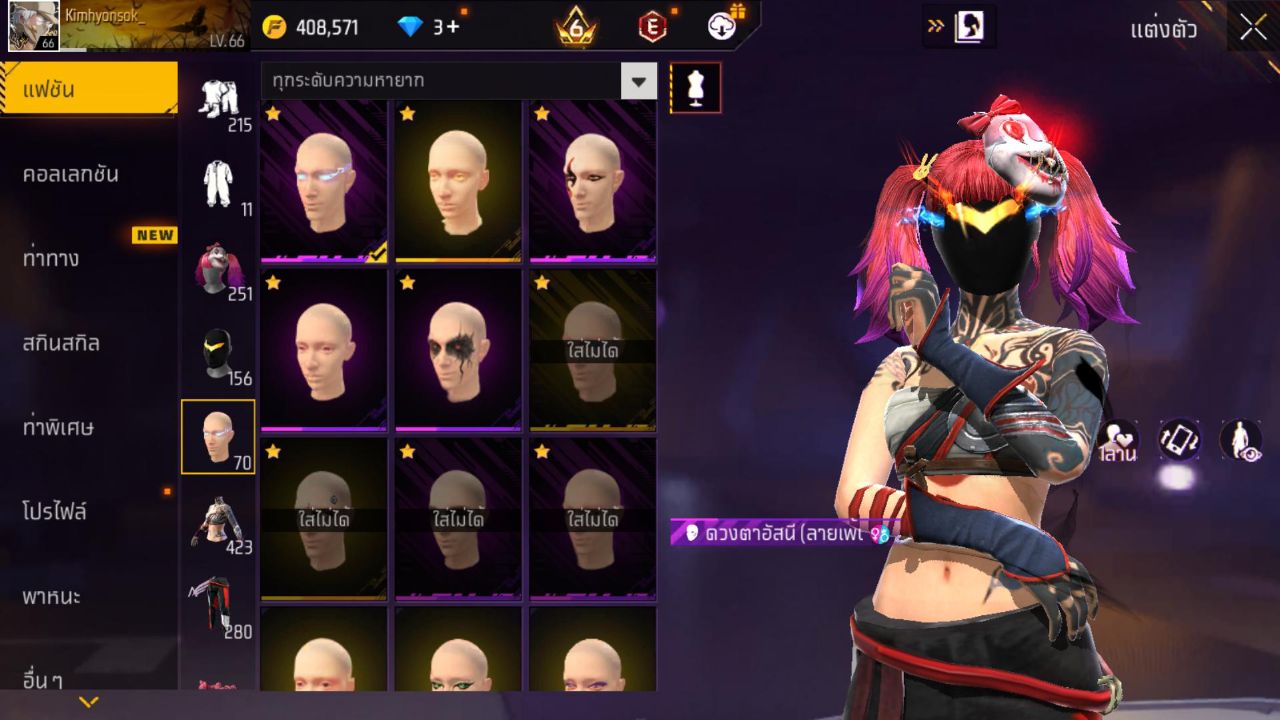Pick the black eye makeup face item
Screen dimensions: 1280x720
click(x=458, y=350)
